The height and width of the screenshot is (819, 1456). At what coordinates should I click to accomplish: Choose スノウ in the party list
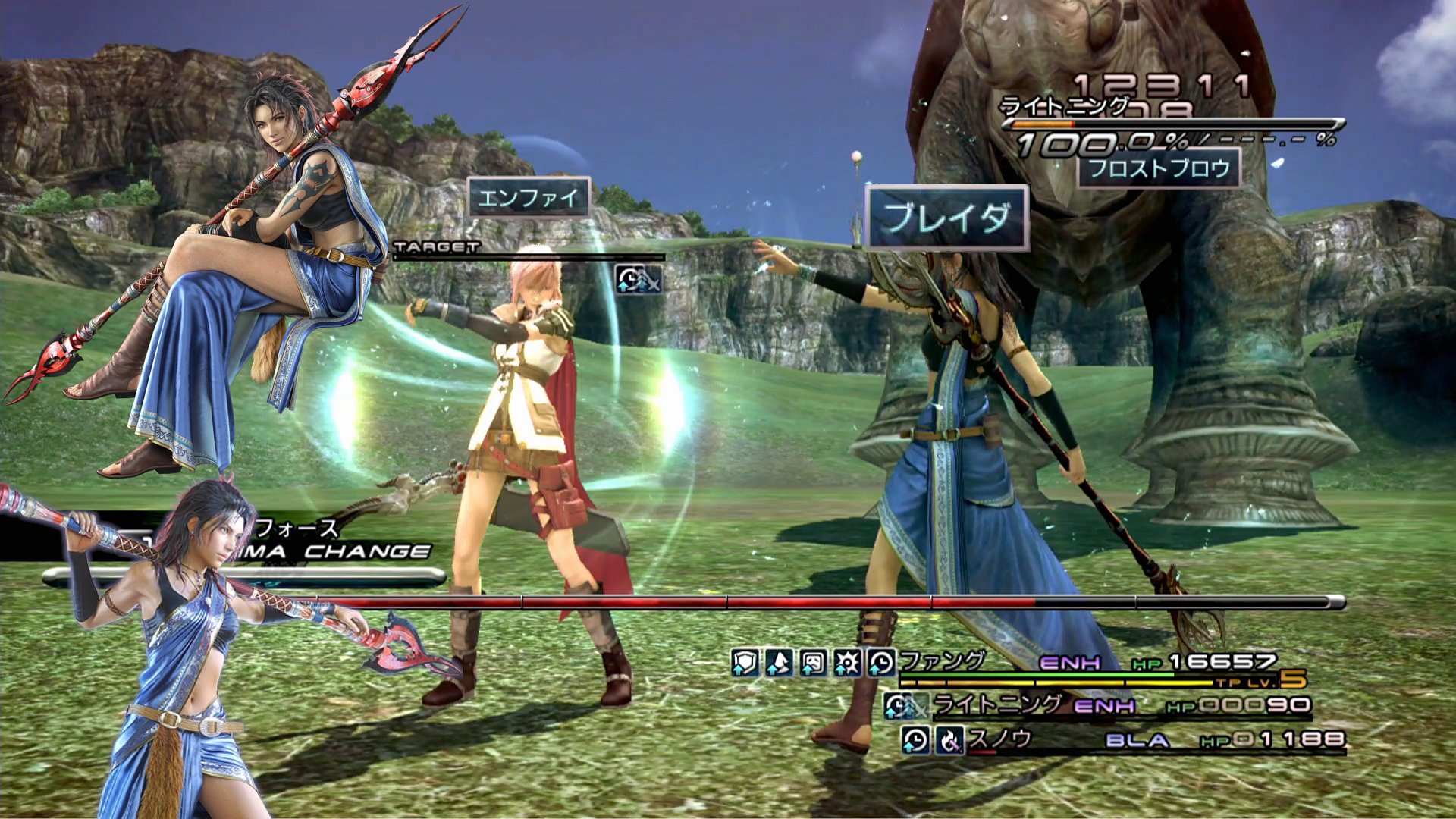click(999, 738)
